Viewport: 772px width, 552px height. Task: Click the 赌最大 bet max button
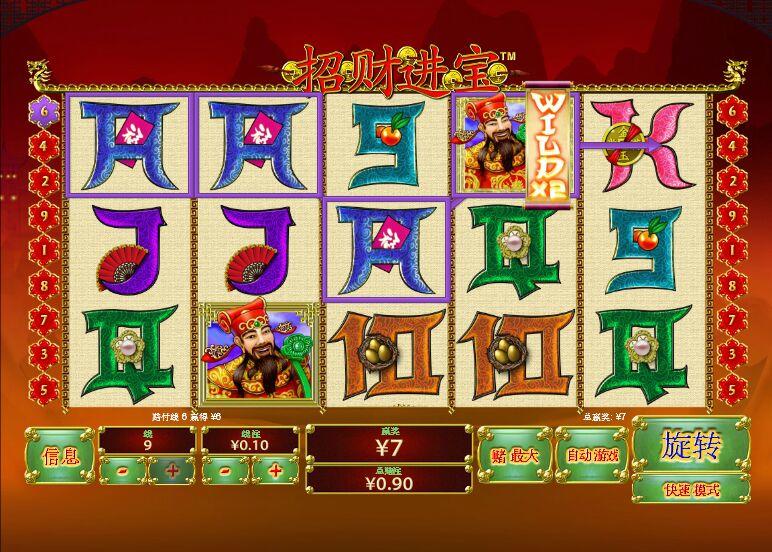tap(514, 456)
